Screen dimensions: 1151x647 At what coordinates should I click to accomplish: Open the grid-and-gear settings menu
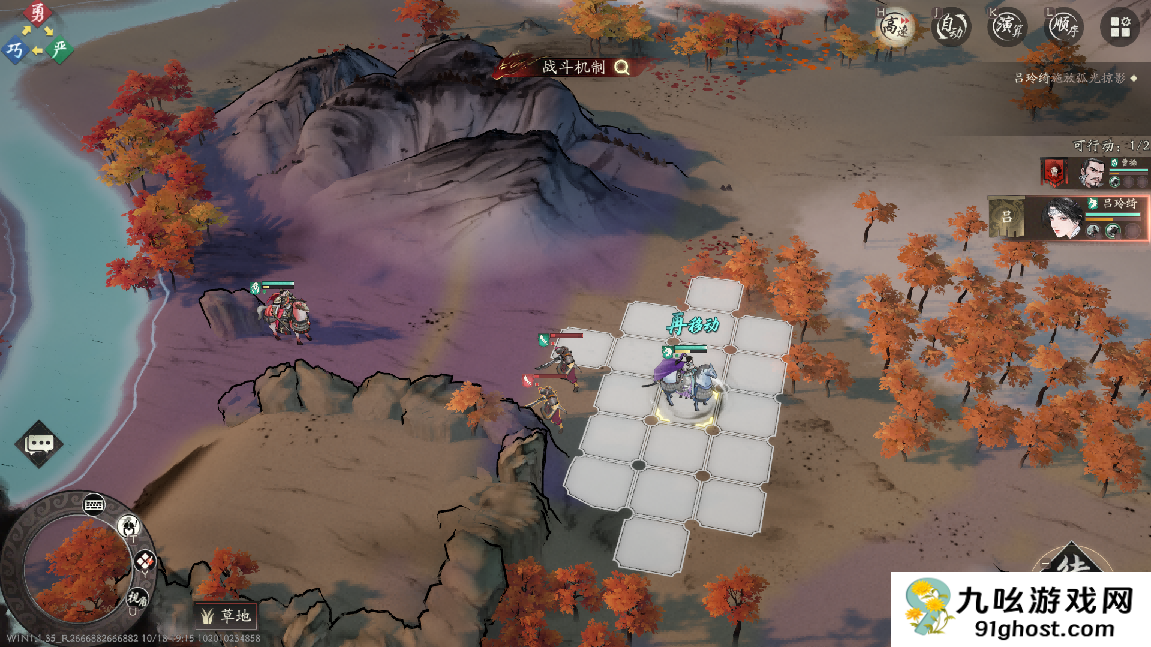(1120, 28)
